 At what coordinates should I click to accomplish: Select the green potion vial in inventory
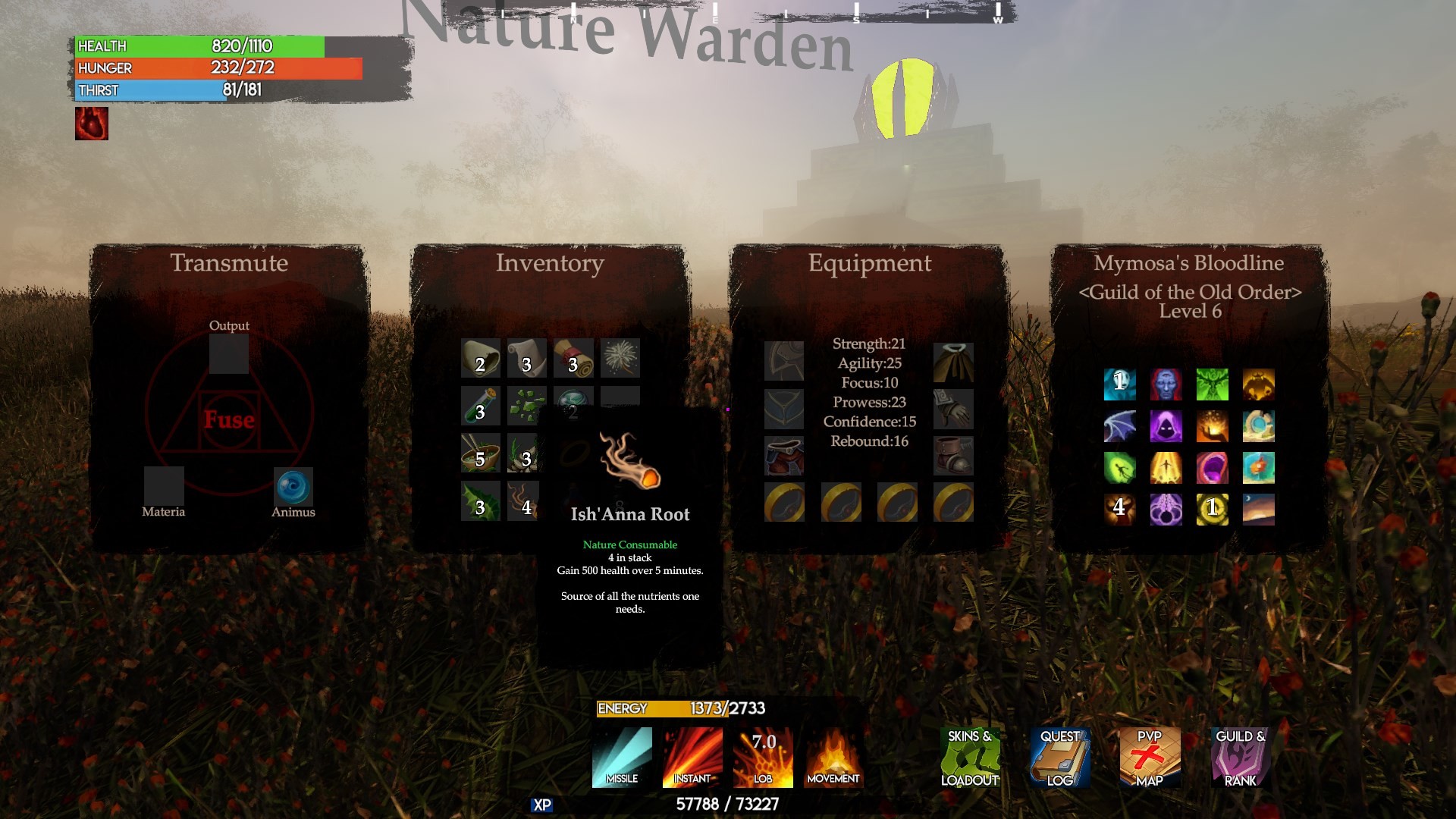pos(481,406)
